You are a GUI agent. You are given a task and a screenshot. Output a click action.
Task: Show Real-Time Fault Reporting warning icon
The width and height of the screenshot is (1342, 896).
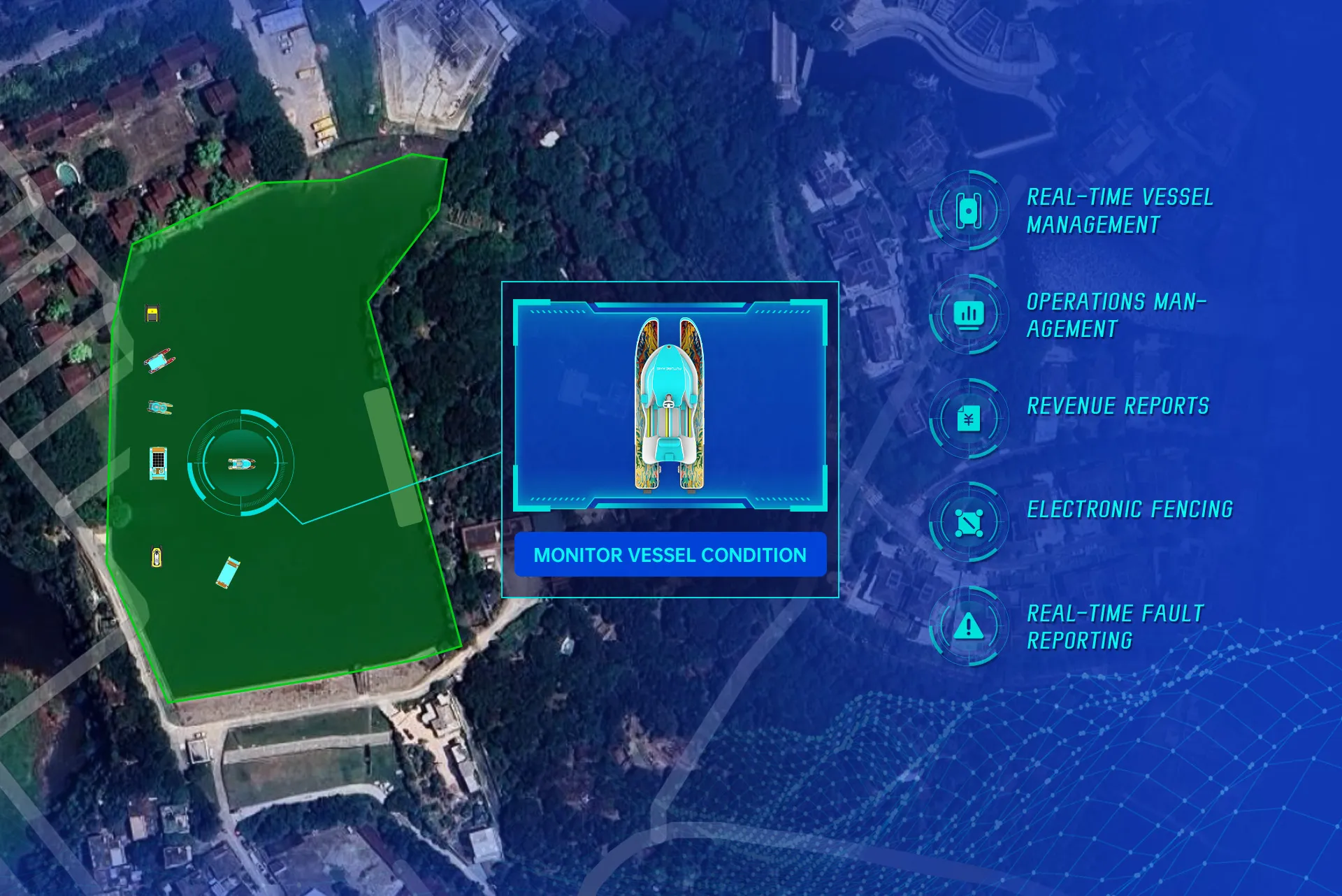[x=968, y=626]
